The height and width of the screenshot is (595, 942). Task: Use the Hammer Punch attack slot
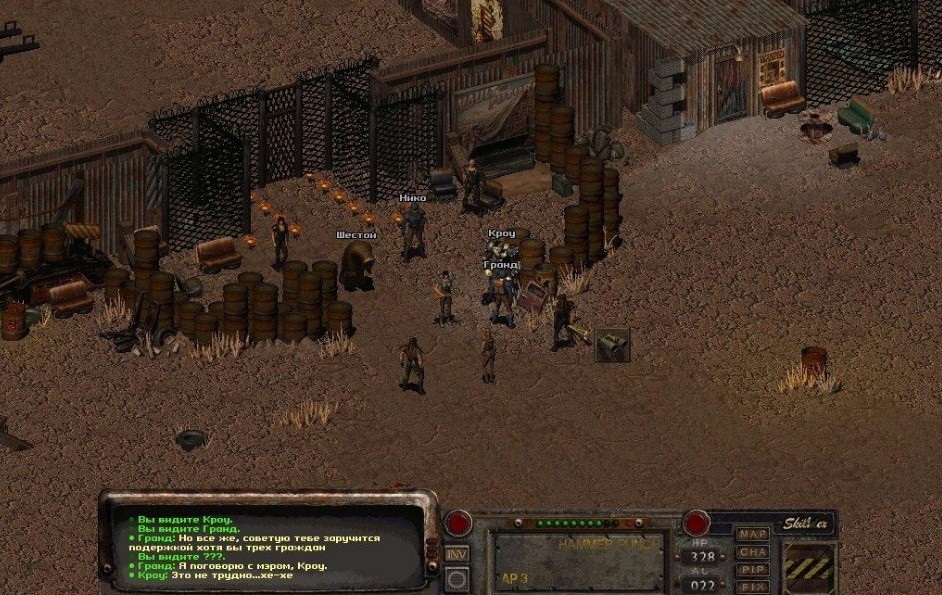coord(576,561)
